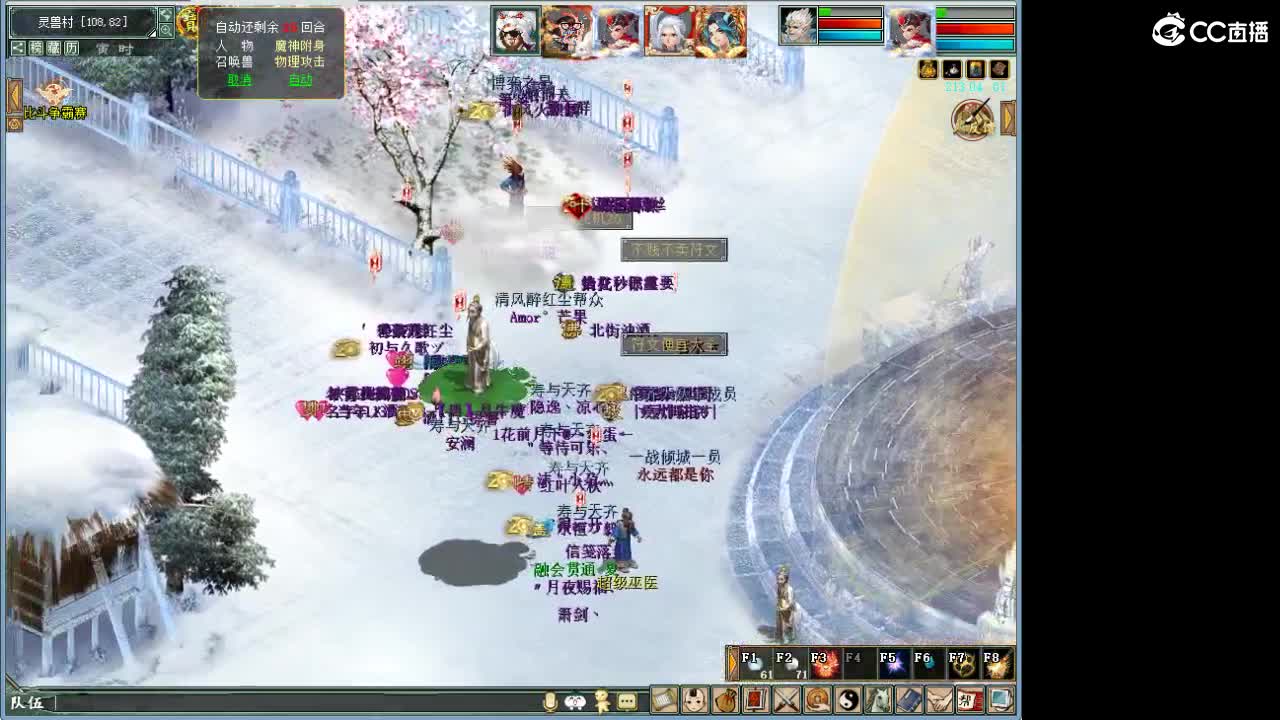This screenshot has height=720, width=1280.
Task: Click the white horse mount icon
Action: (x=879, y=703)
